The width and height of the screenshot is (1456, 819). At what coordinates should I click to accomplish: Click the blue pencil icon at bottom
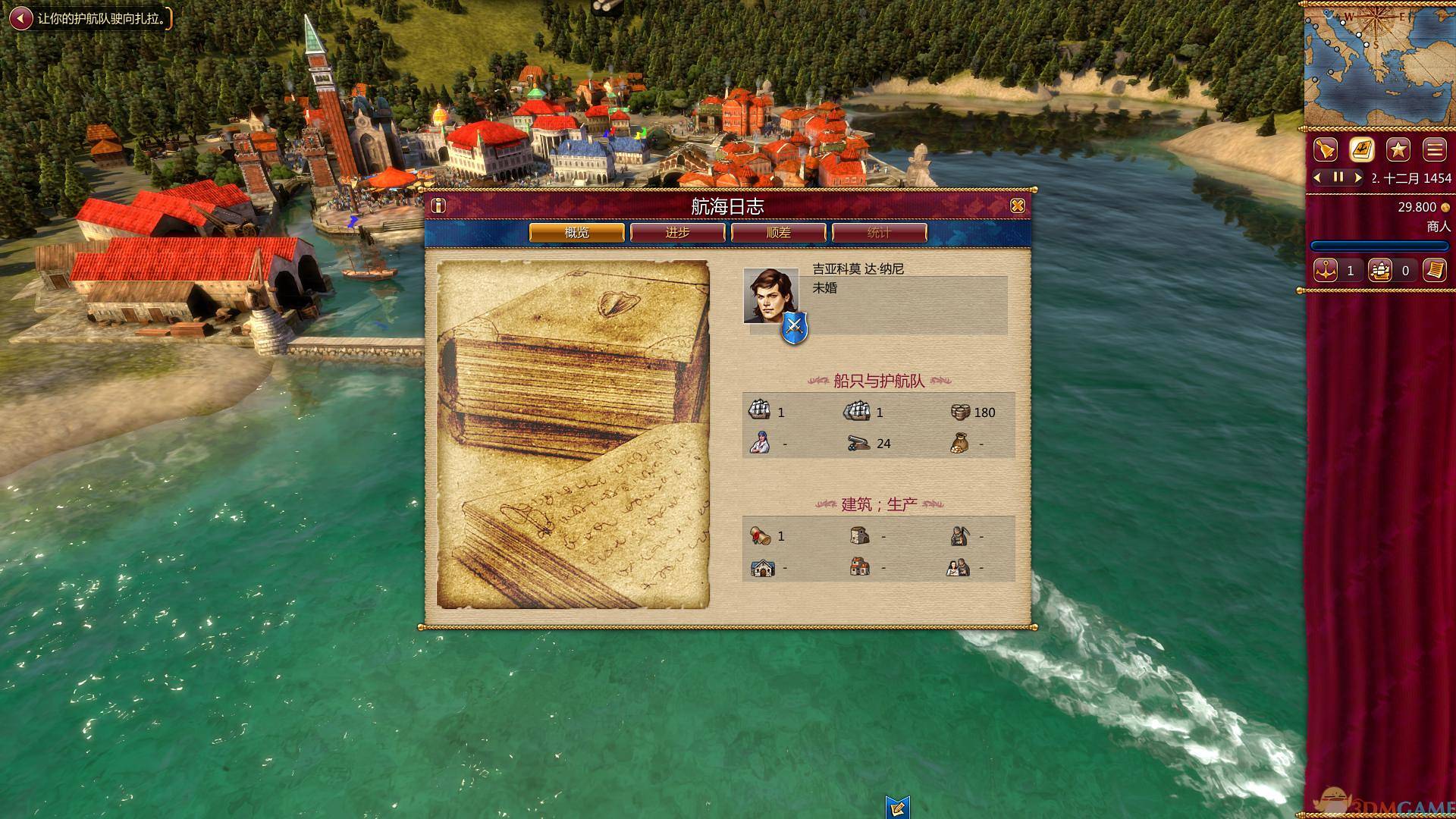897,807
